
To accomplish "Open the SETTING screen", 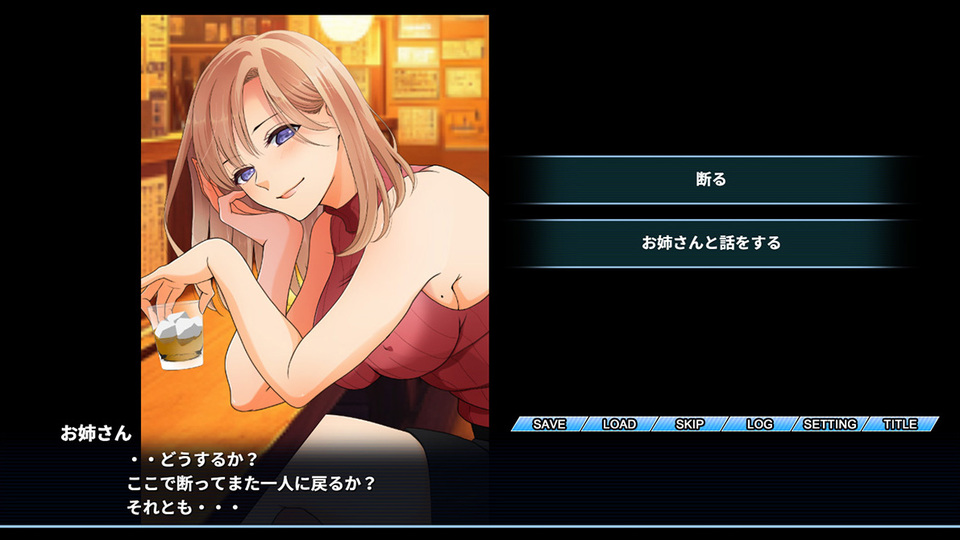I will pos(830,424).
